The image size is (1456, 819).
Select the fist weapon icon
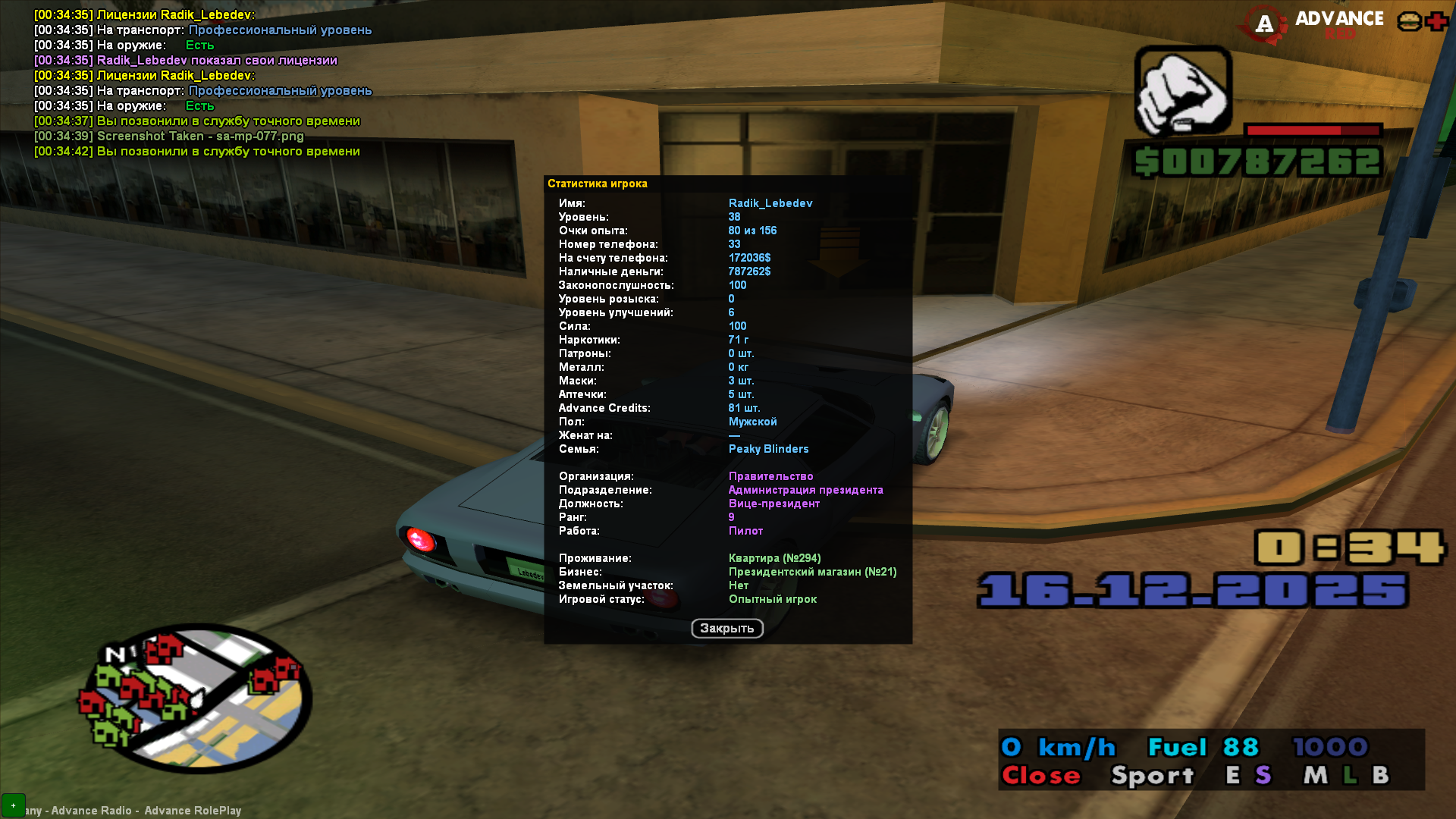(1182, 92)
